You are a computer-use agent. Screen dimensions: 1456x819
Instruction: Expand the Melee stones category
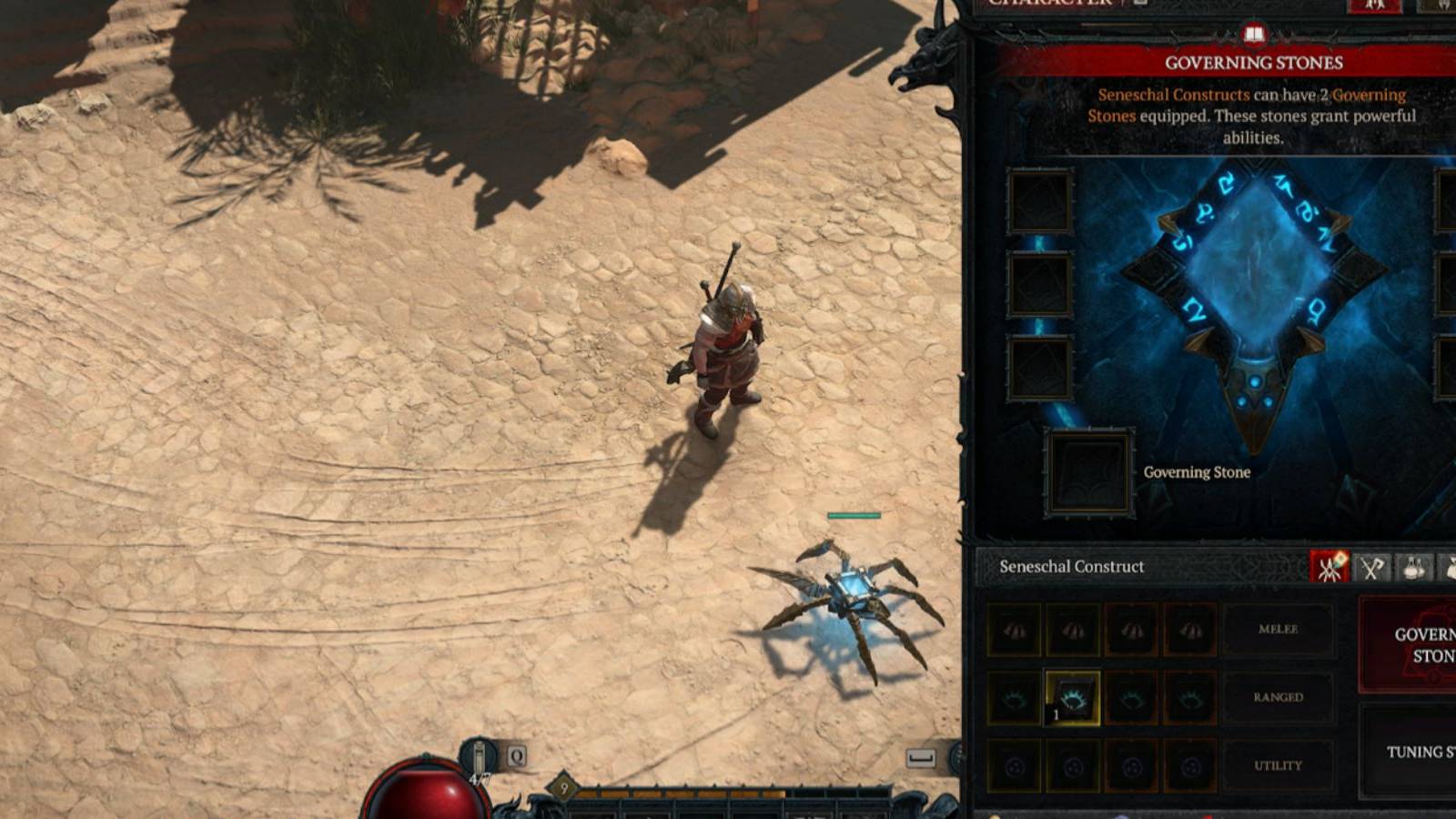(1279, 629)
